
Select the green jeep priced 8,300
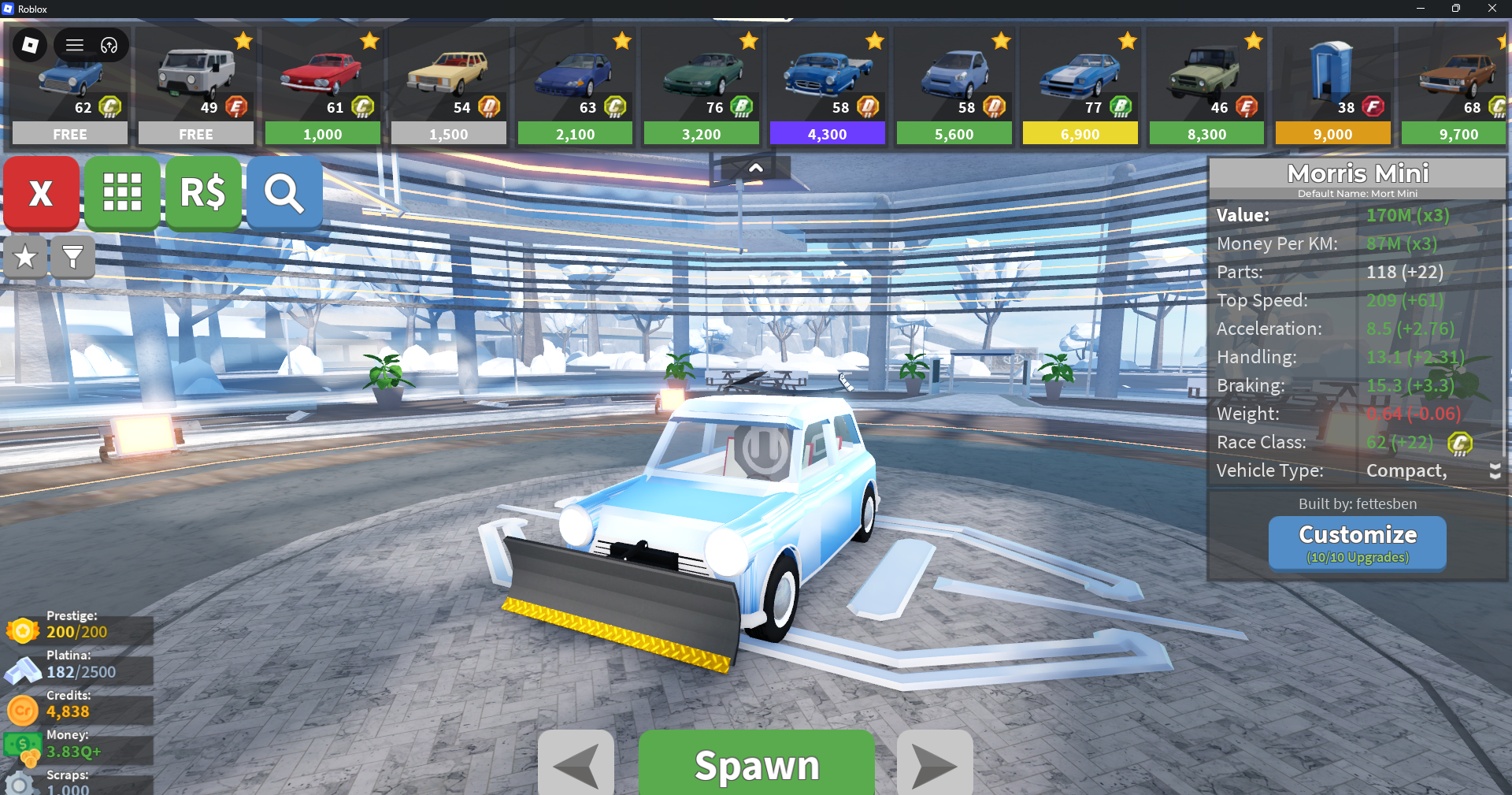click(x=1206, y=87)
